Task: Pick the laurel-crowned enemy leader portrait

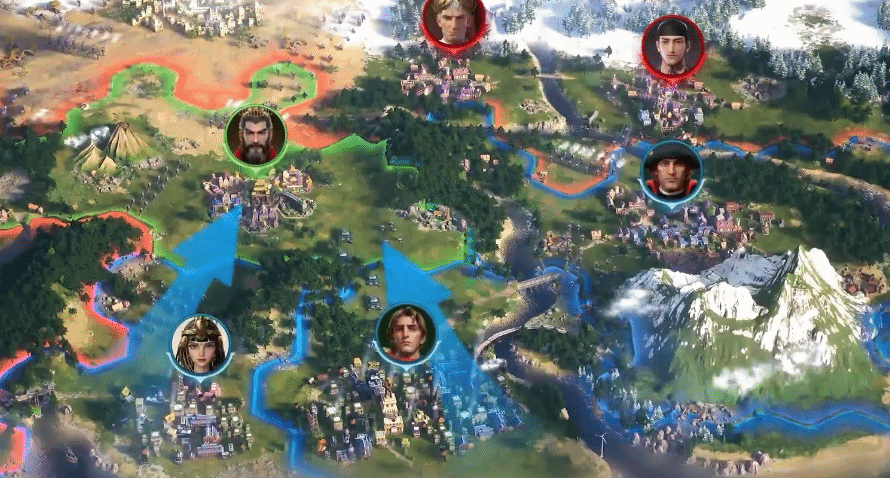Action: click(x=454, y=20)
